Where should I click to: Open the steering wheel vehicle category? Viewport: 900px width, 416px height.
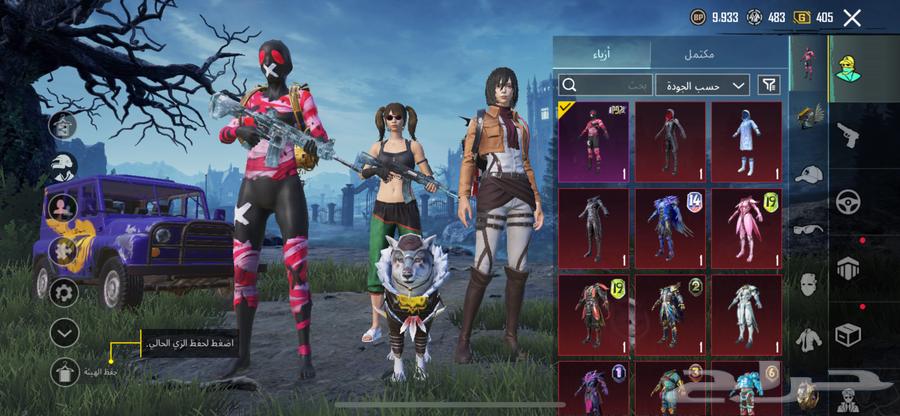848,200
